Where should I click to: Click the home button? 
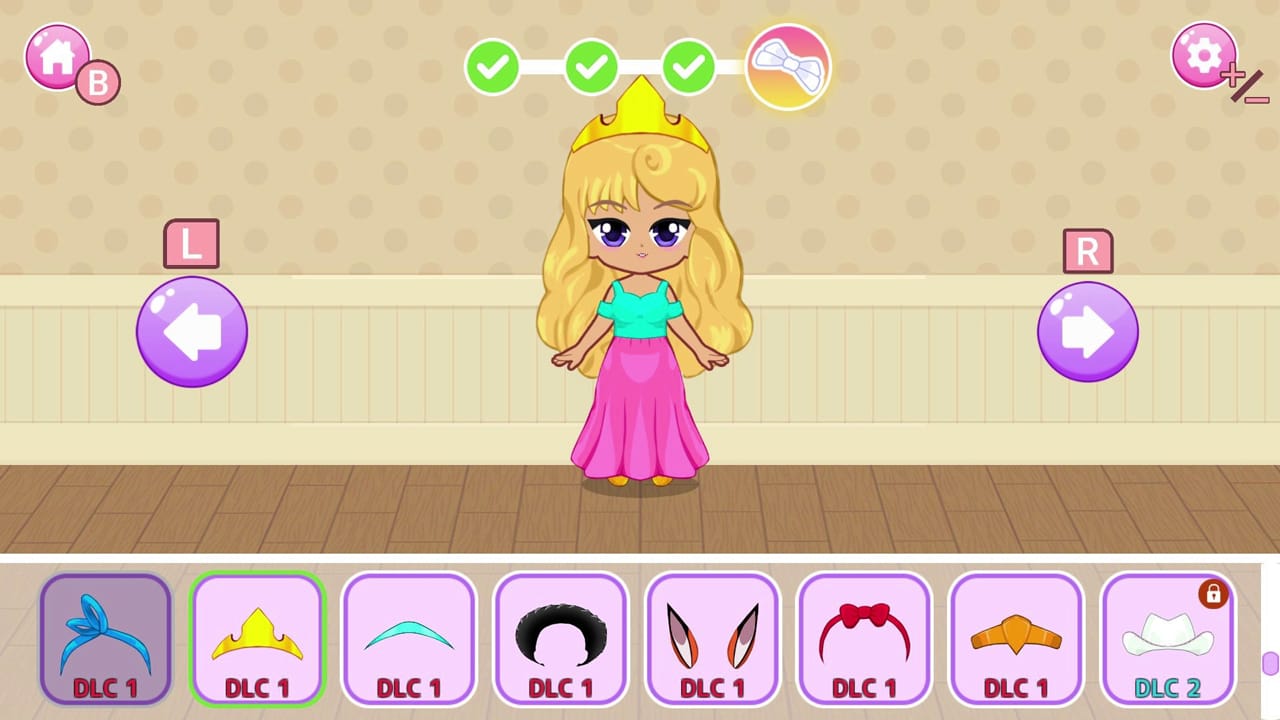click(x=57, y=54)
